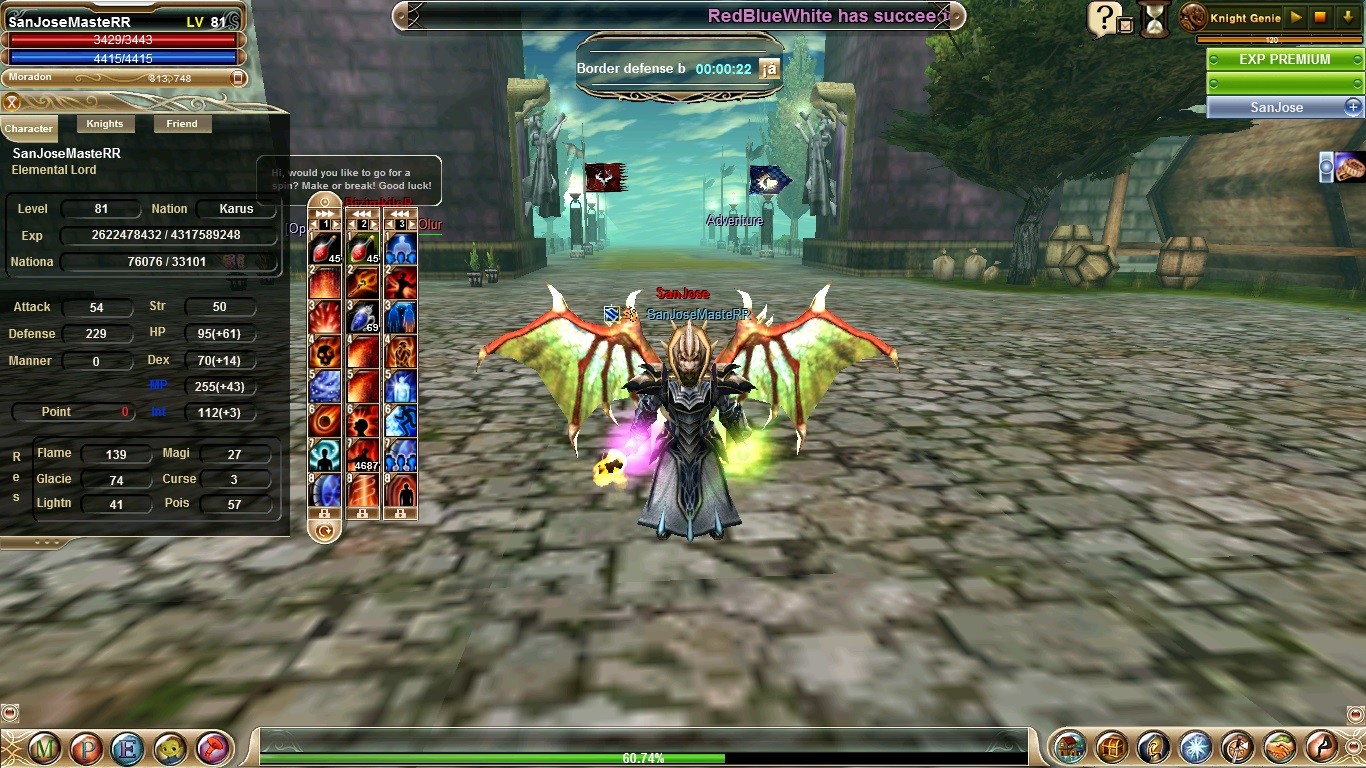Open the question mark help bubble
Screen dimensions: 1366x768
[x=1102, y=18]
